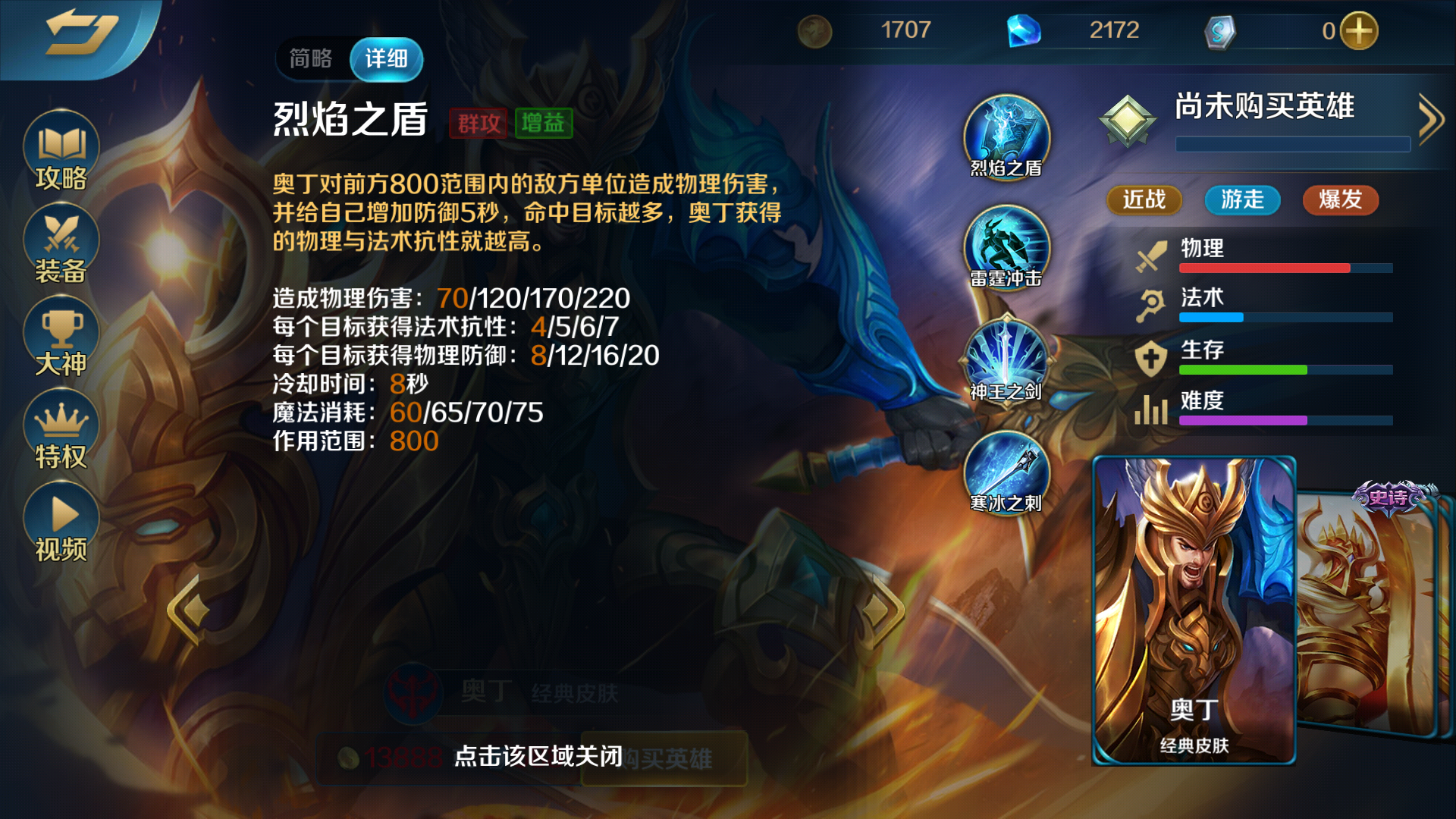Image resolution: width=1456 pixels, height=819 pixels.
Task: Choose the 史诗 epic skin card
Action: pos(1373,607)
